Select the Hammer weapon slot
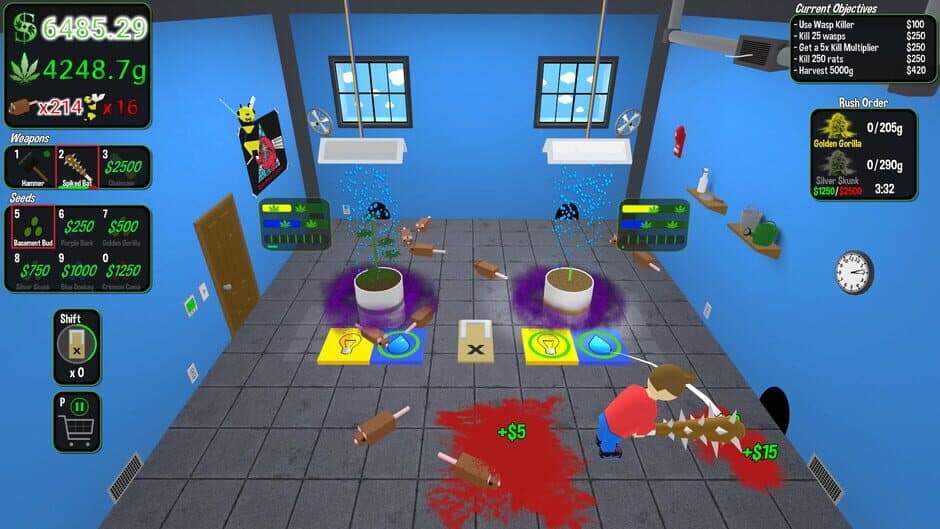This screenshot has height=529, width=940. tap(29, 168)
